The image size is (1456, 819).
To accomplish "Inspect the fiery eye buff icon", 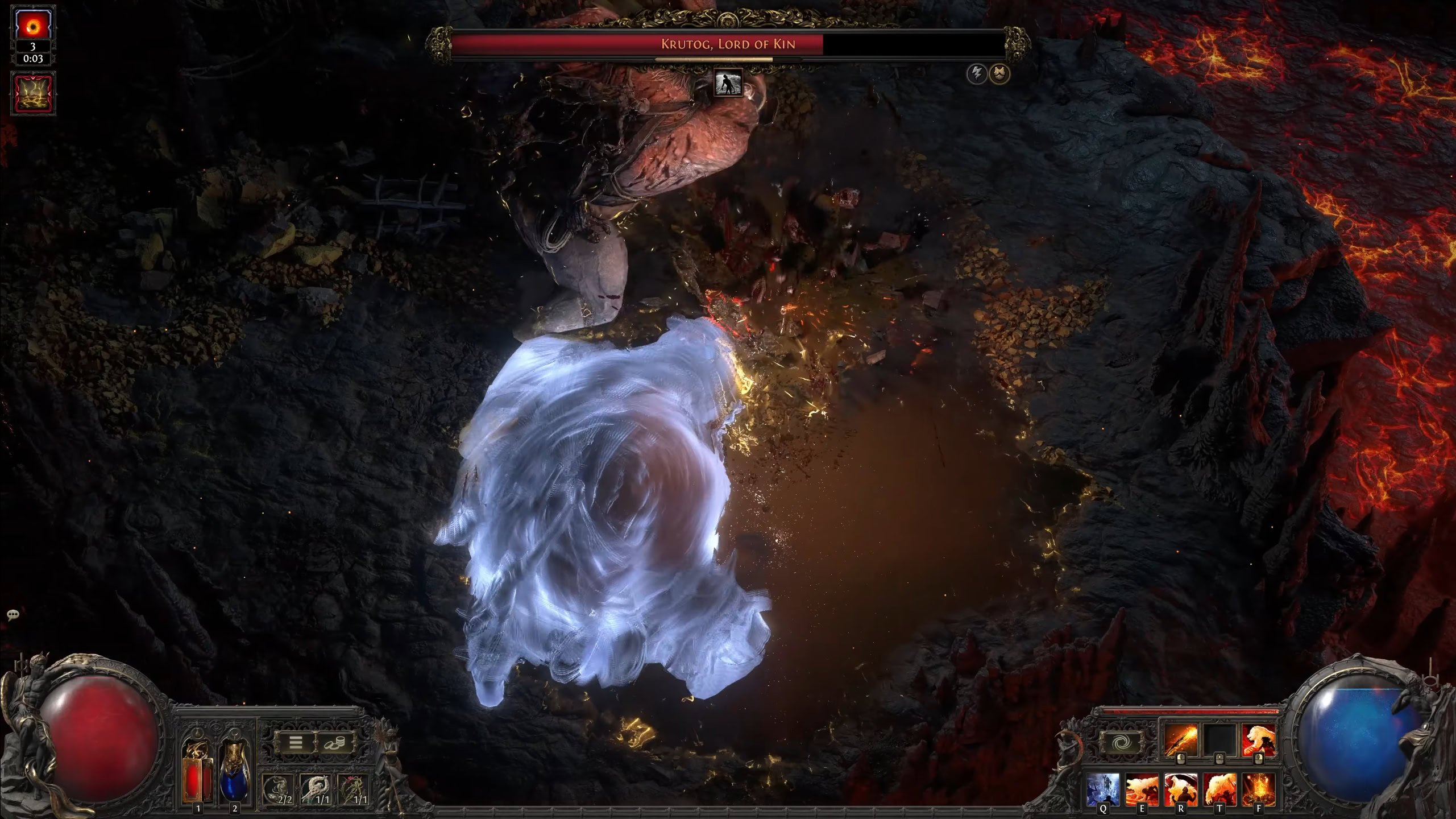I will pos(33,24).
